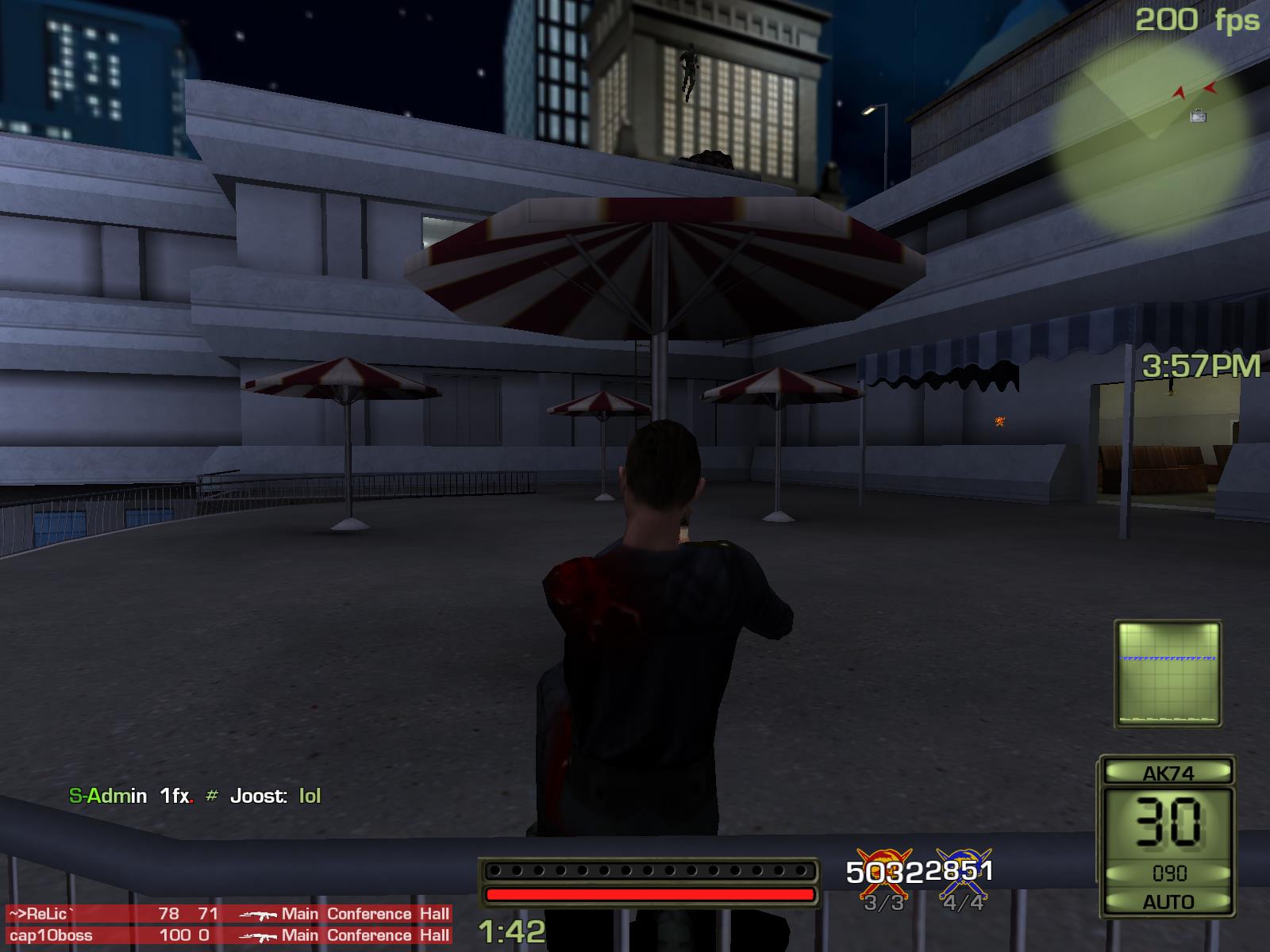The height and width of the screenshot is (952, 1270).
Task: Select the briefcase marker on the radar
Action: [1199, 116]
